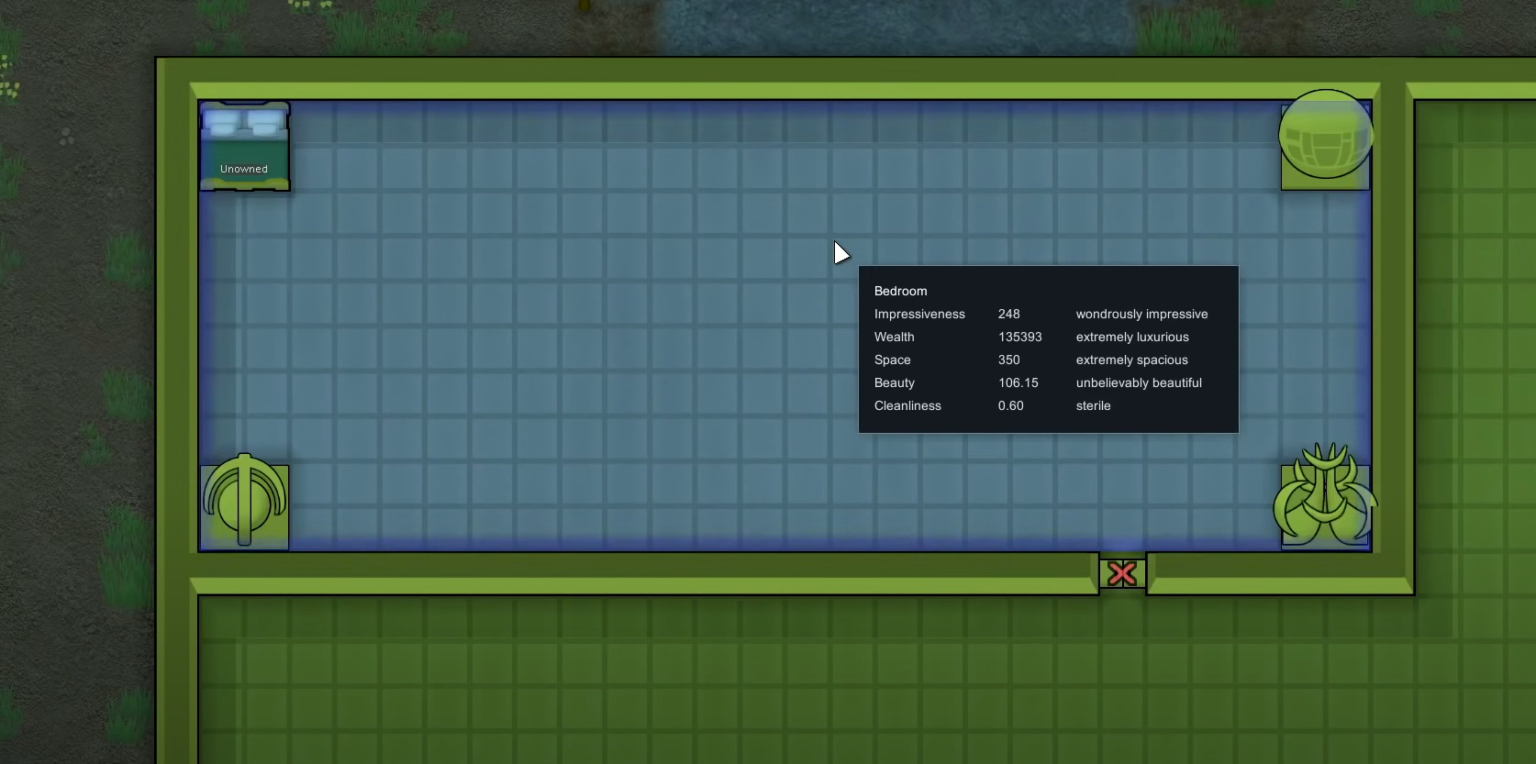Click the Impressiveness stat entry

[919, 313]
